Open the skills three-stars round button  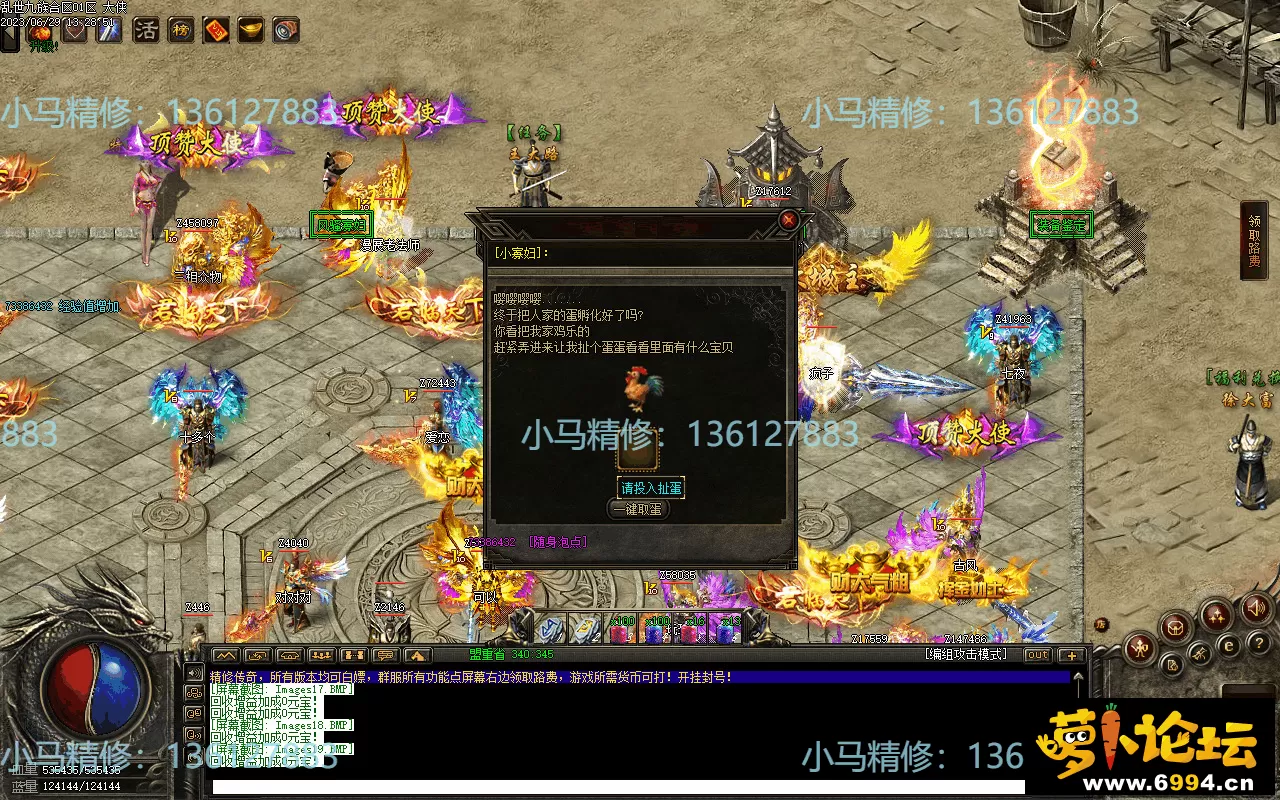coord(1216,615)
